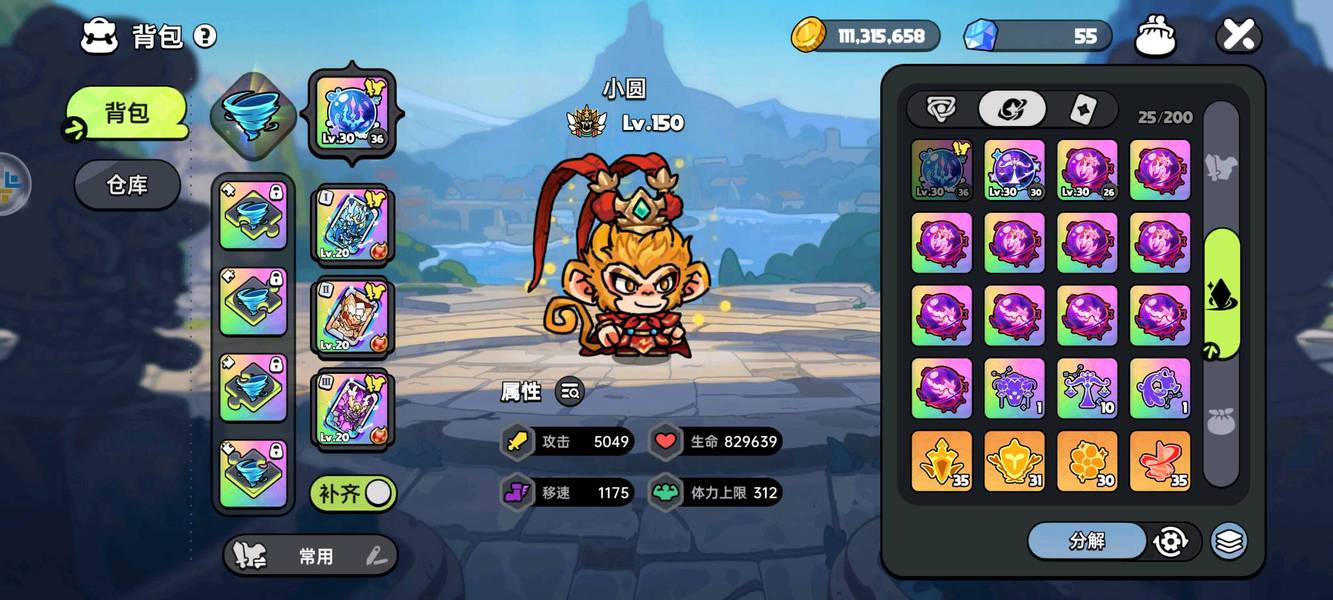Show detailed 属性 attributes list
This screenshot has height=600, width=1333.
click(570, 392)
